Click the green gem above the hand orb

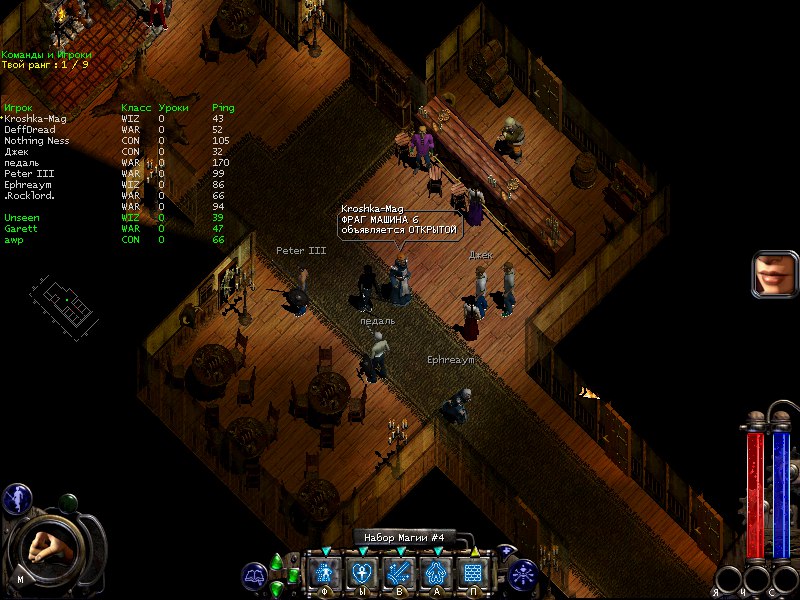click(69, 502)
